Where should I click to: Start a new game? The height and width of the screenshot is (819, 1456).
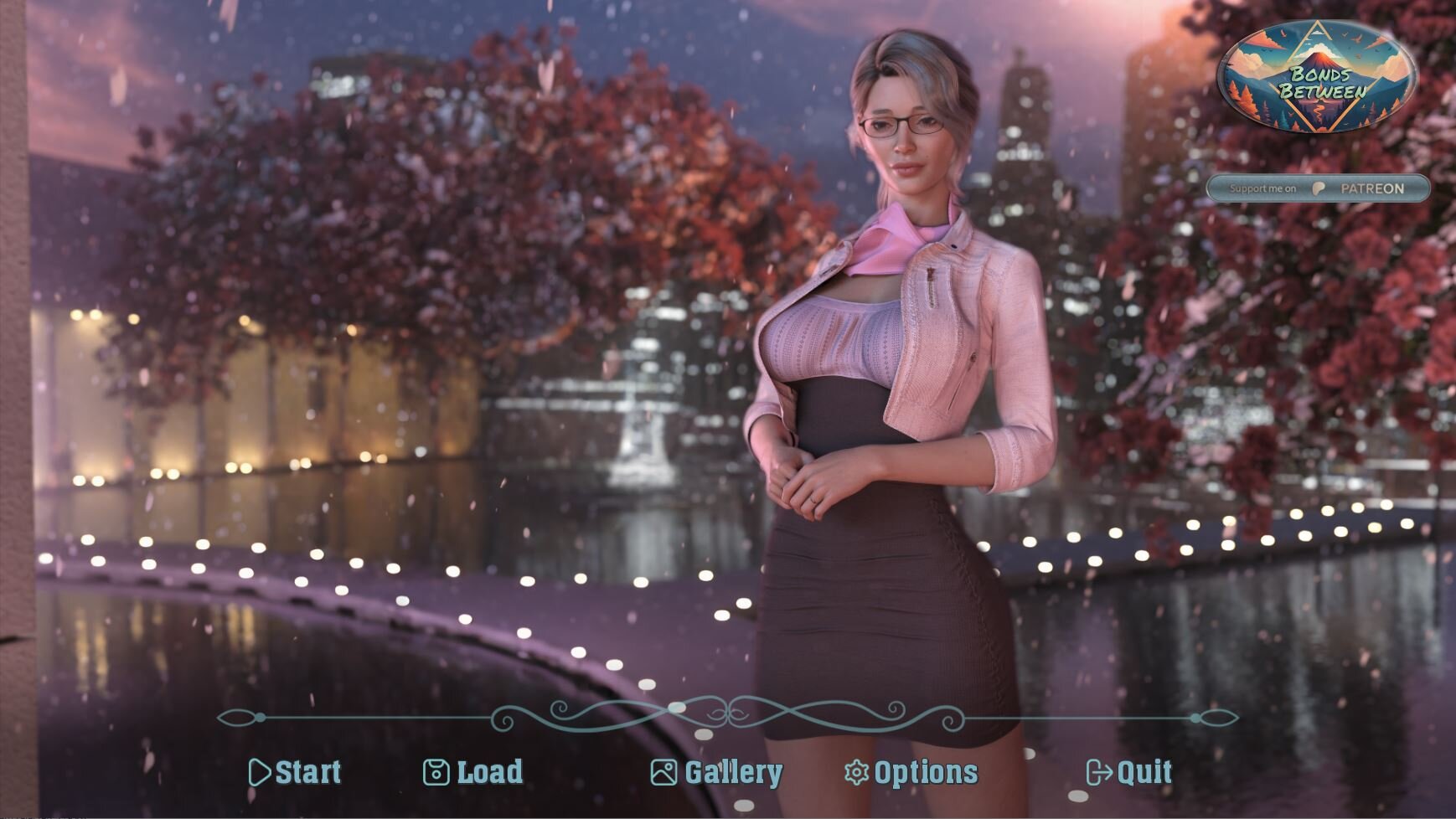(x=296, y=772)
